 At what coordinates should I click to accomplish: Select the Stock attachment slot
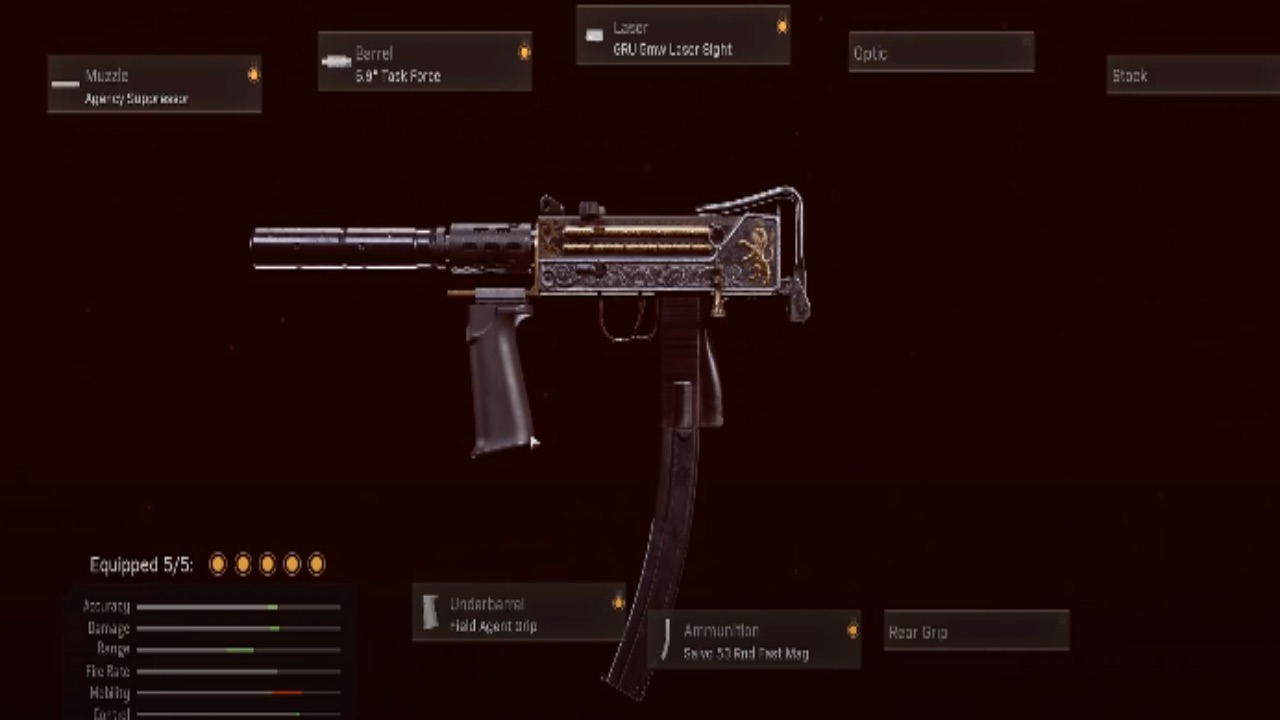click(x=1192, y=75)
